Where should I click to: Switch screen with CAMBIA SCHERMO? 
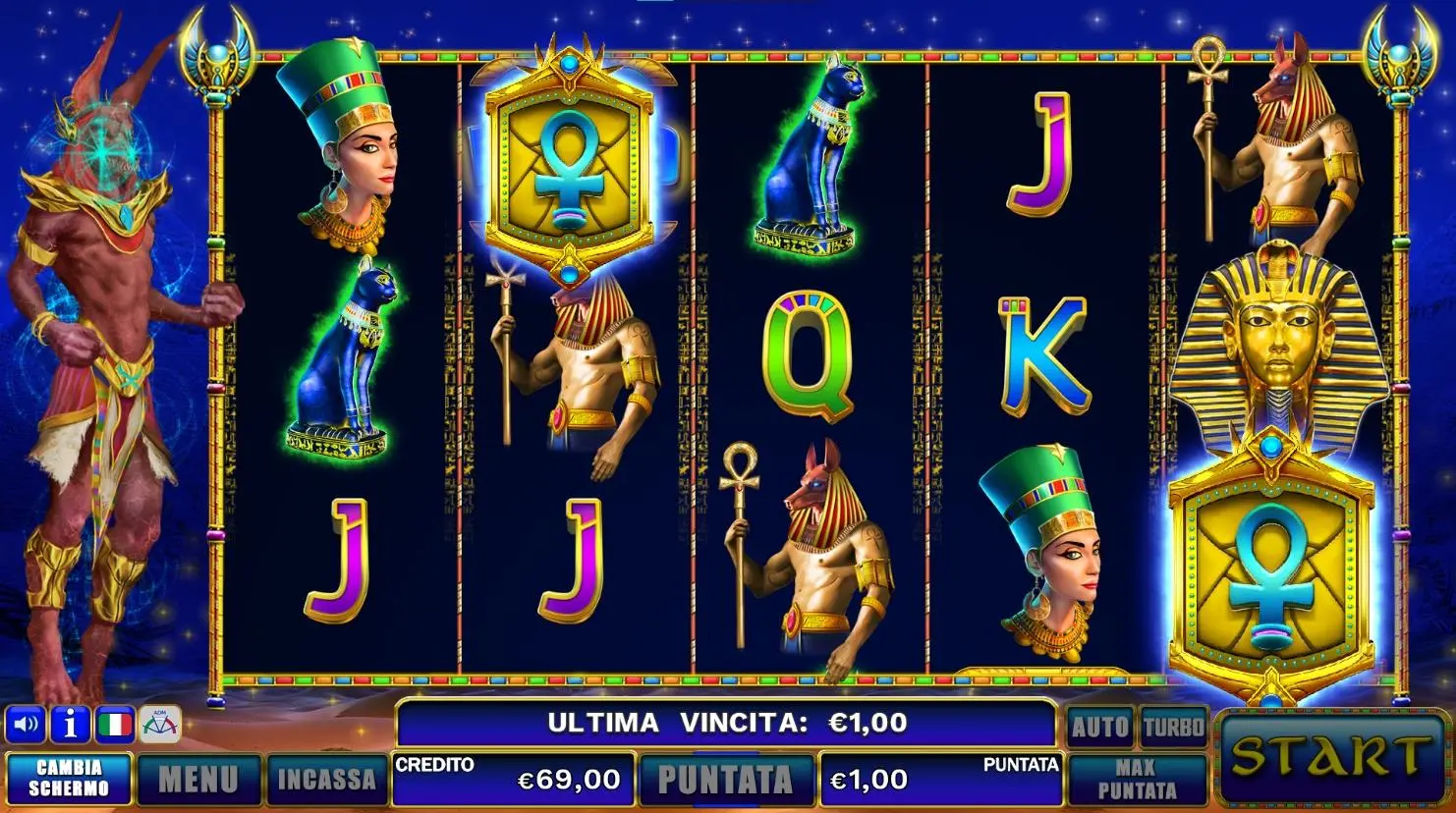point(68,779)
